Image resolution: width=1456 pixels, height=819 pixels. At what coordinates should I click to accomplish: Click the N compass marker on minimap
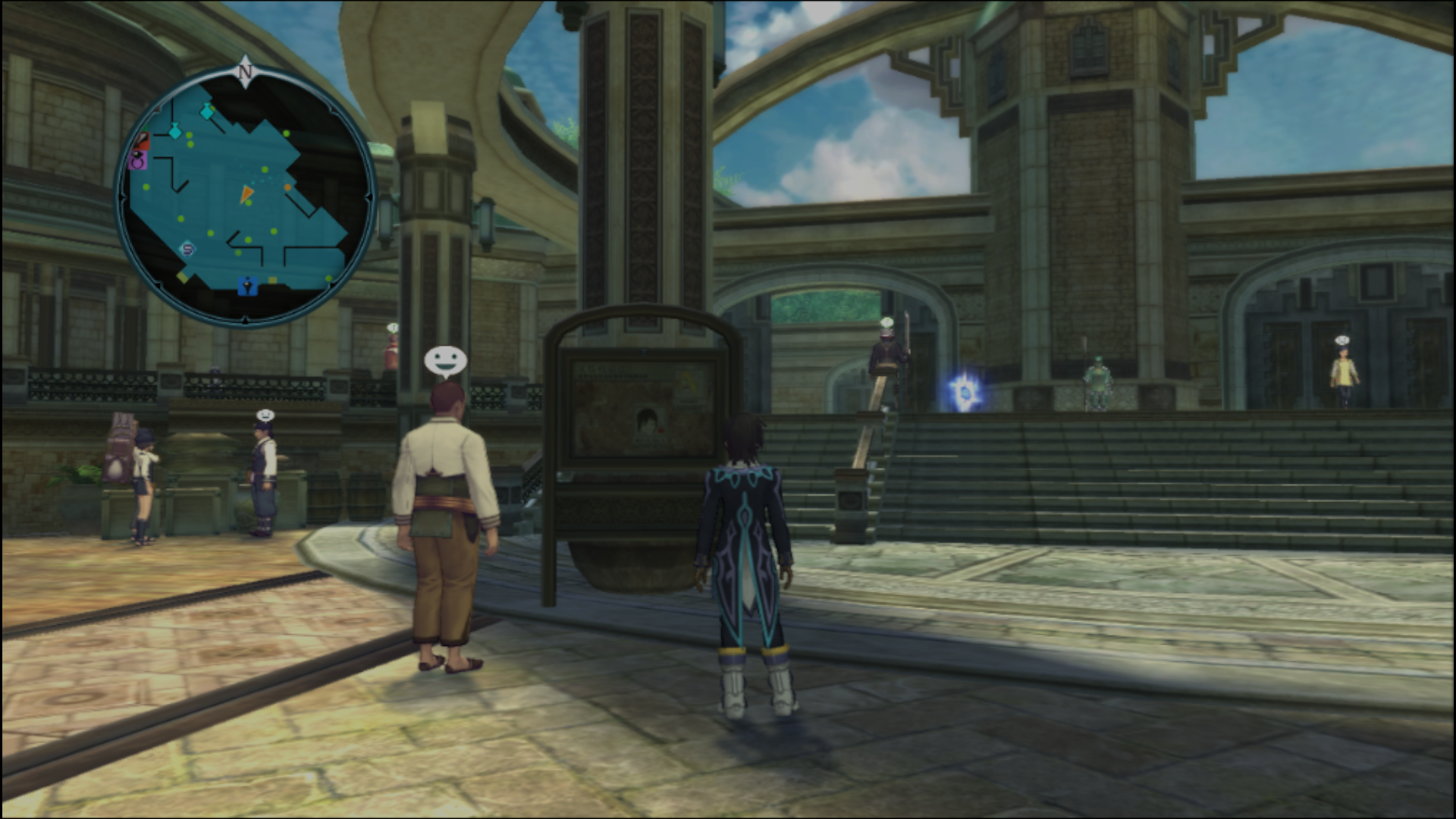[x=245, y=71]
